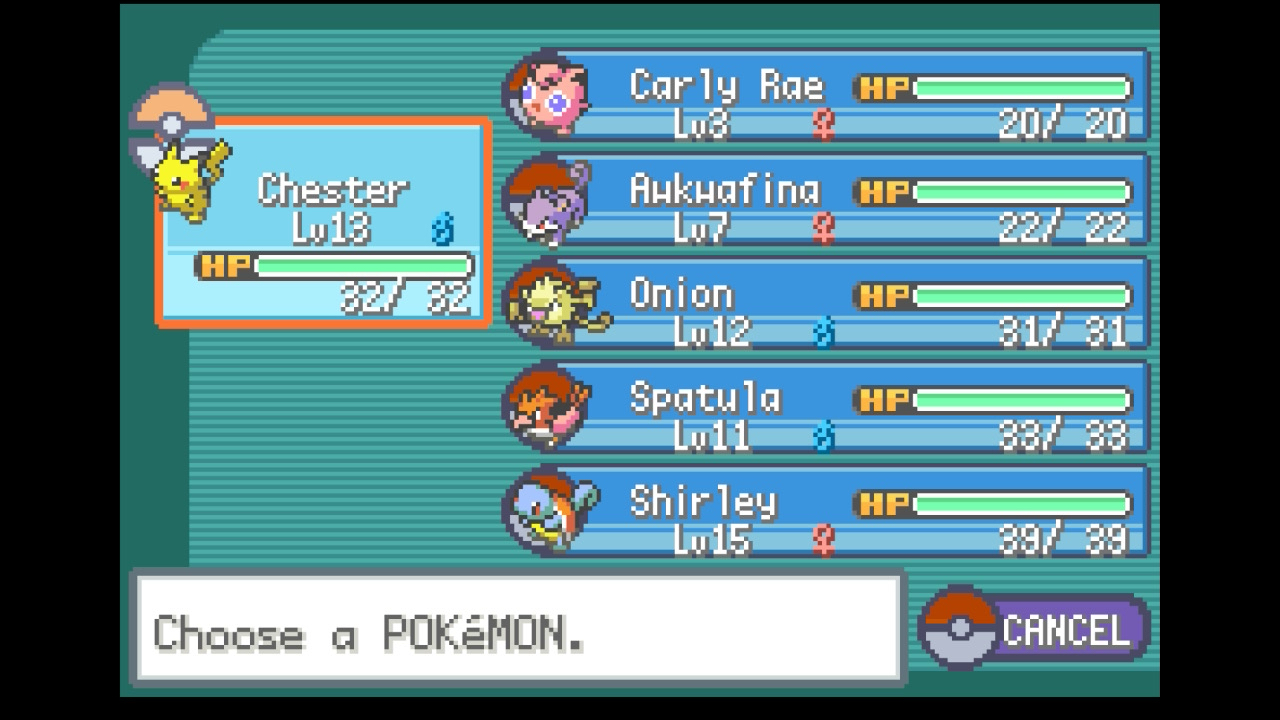Pick the Awkwafina party row
This screenshot has width=1280, height=720.
coord(840,201)
